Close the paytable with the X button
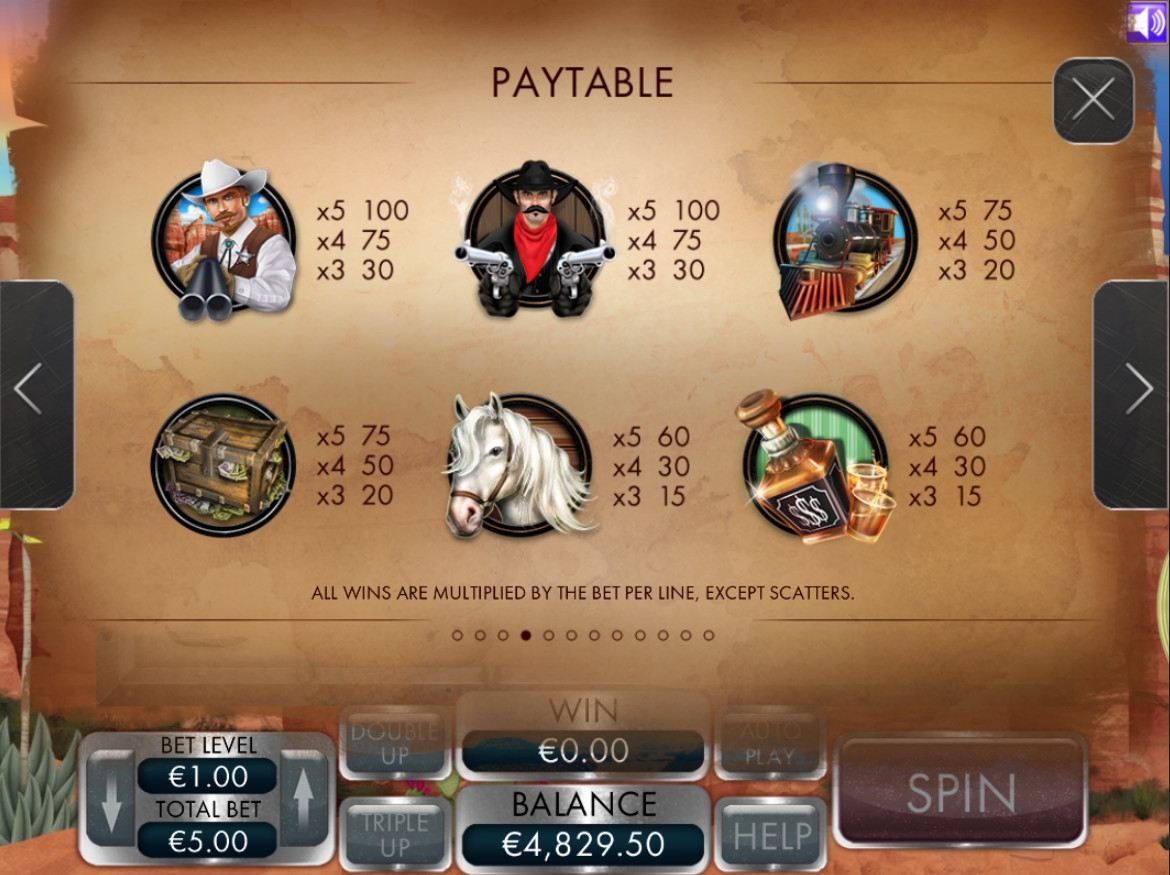This screenshot has width=1170, height=875. pyautogui.click(x=1093, y=101)
